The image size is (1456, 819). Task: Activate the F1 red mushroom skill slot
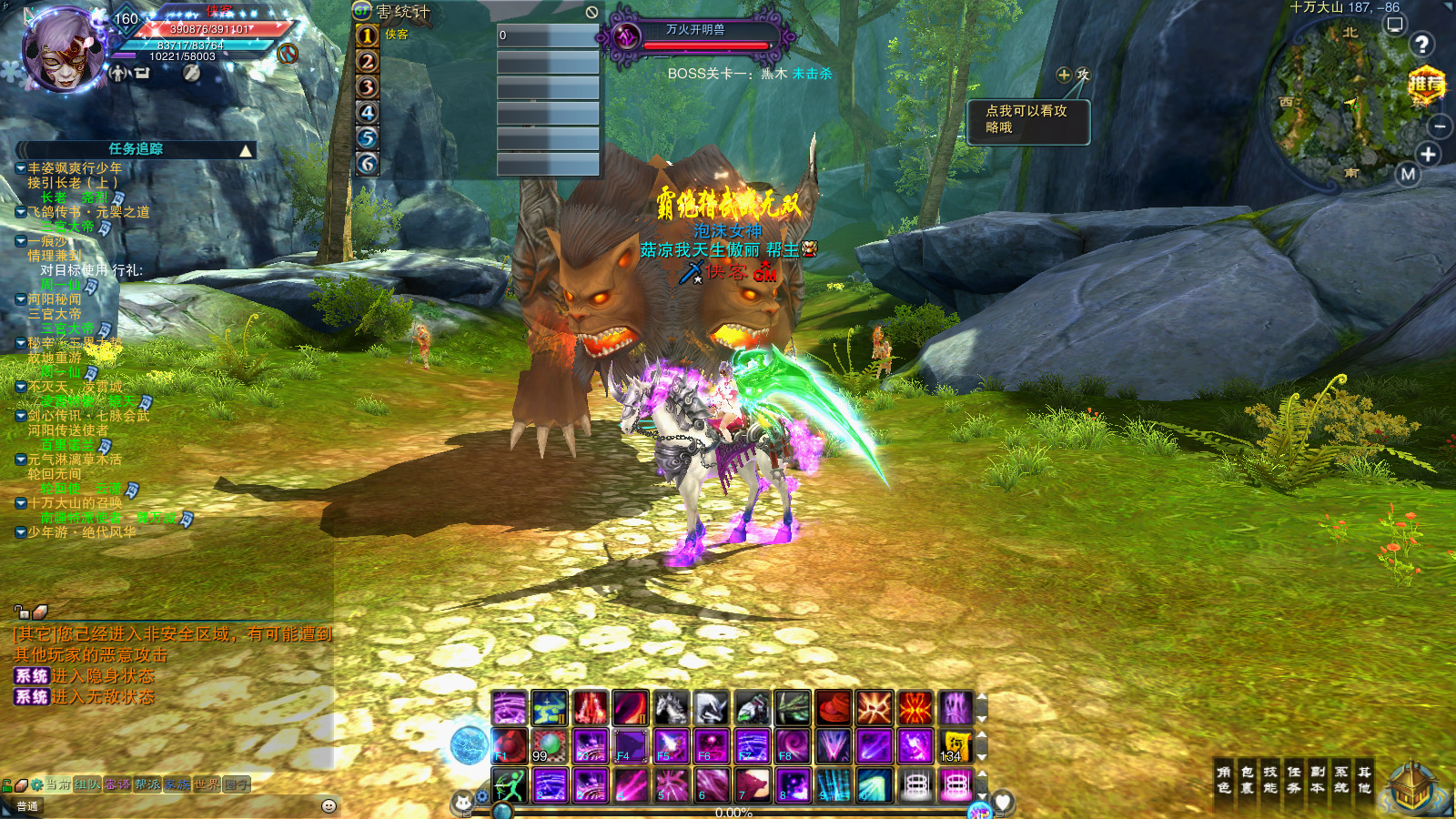(510, 746)
